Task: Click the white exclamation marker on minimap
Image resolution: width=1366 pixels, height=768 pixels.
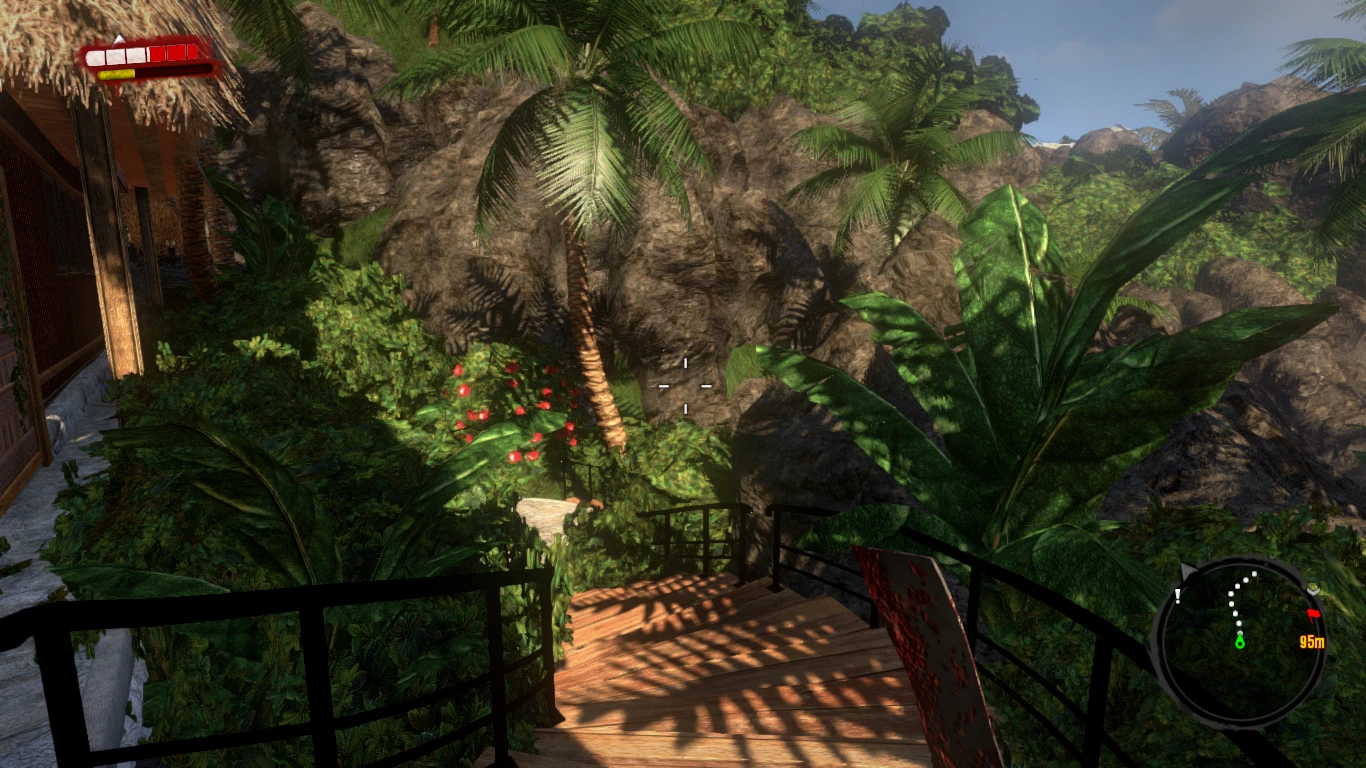Action: 1178,595
